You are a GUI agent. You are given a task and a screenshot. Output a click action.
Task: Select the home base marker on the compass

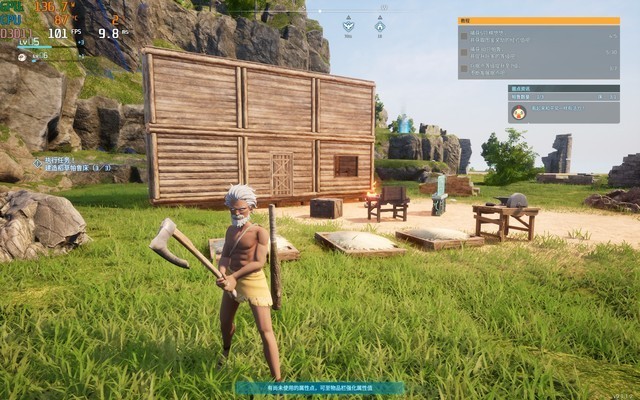click(x=380, y=25)
